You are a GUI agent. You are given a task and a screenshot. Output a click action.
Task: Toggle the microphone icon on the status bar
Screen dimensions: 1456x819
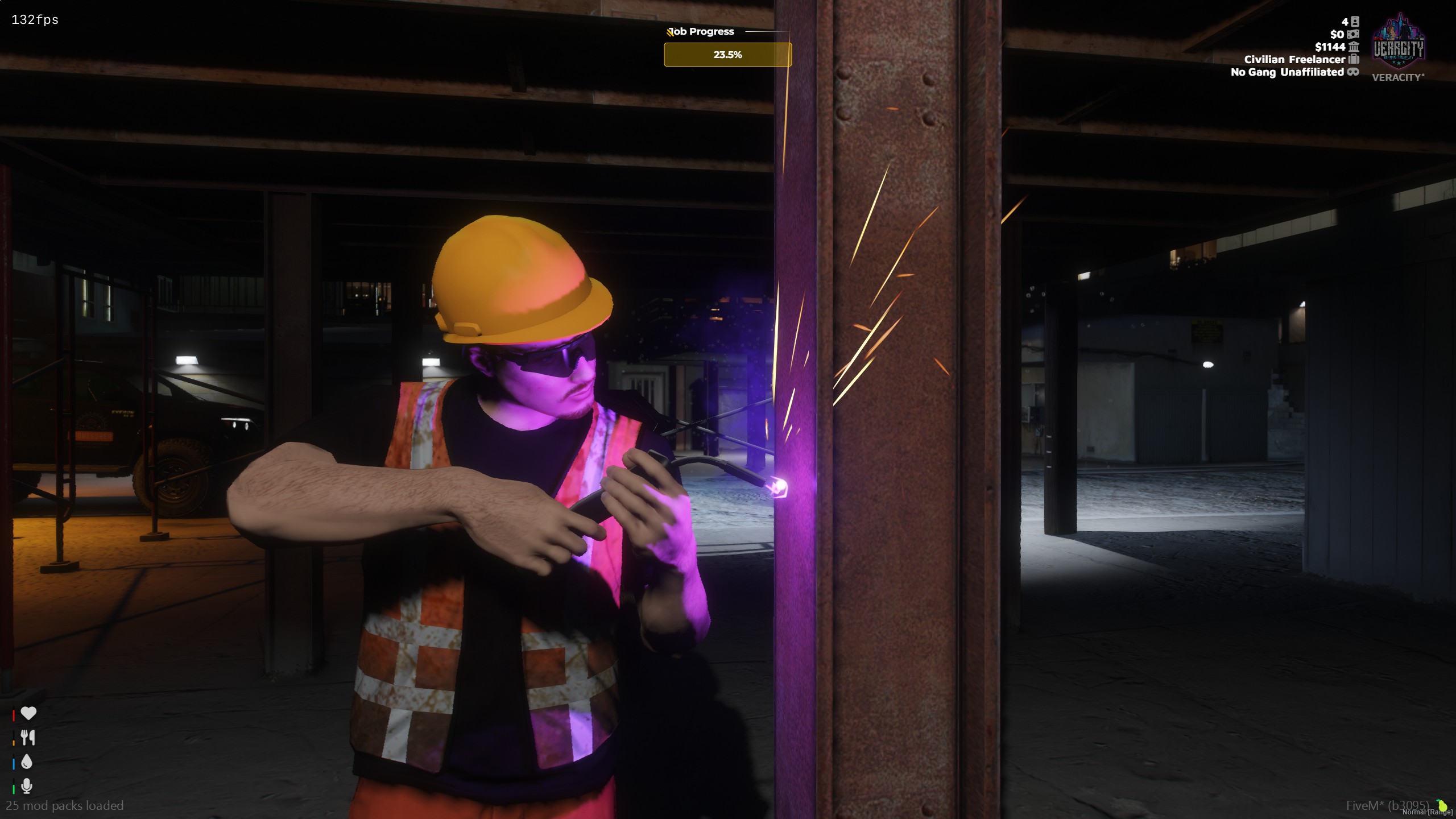point(27,787)
